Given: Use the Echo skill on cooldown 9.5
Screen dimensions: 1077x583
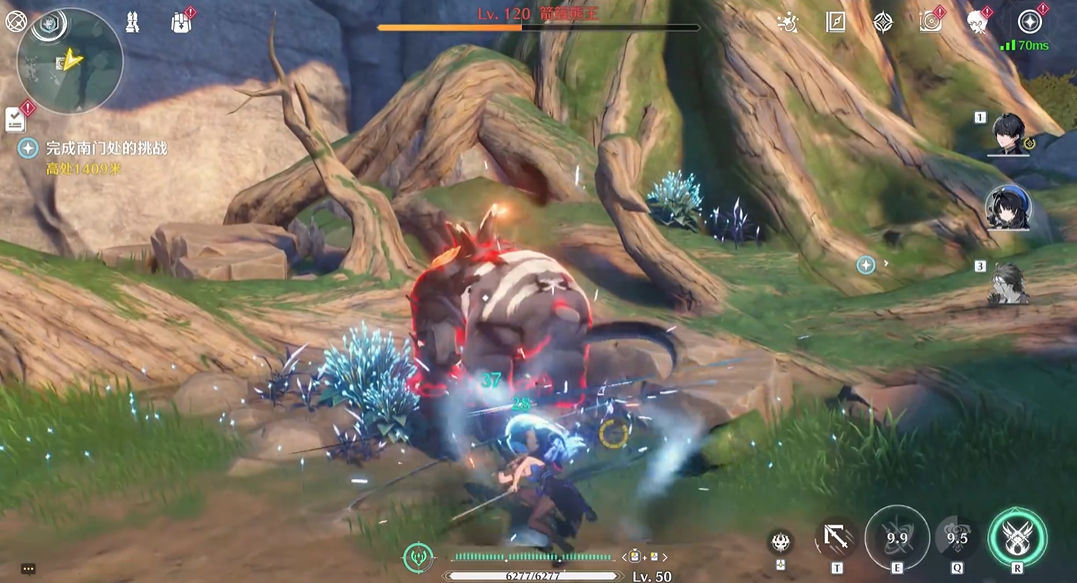Looking at the screenshot, I should pos(957,538).
